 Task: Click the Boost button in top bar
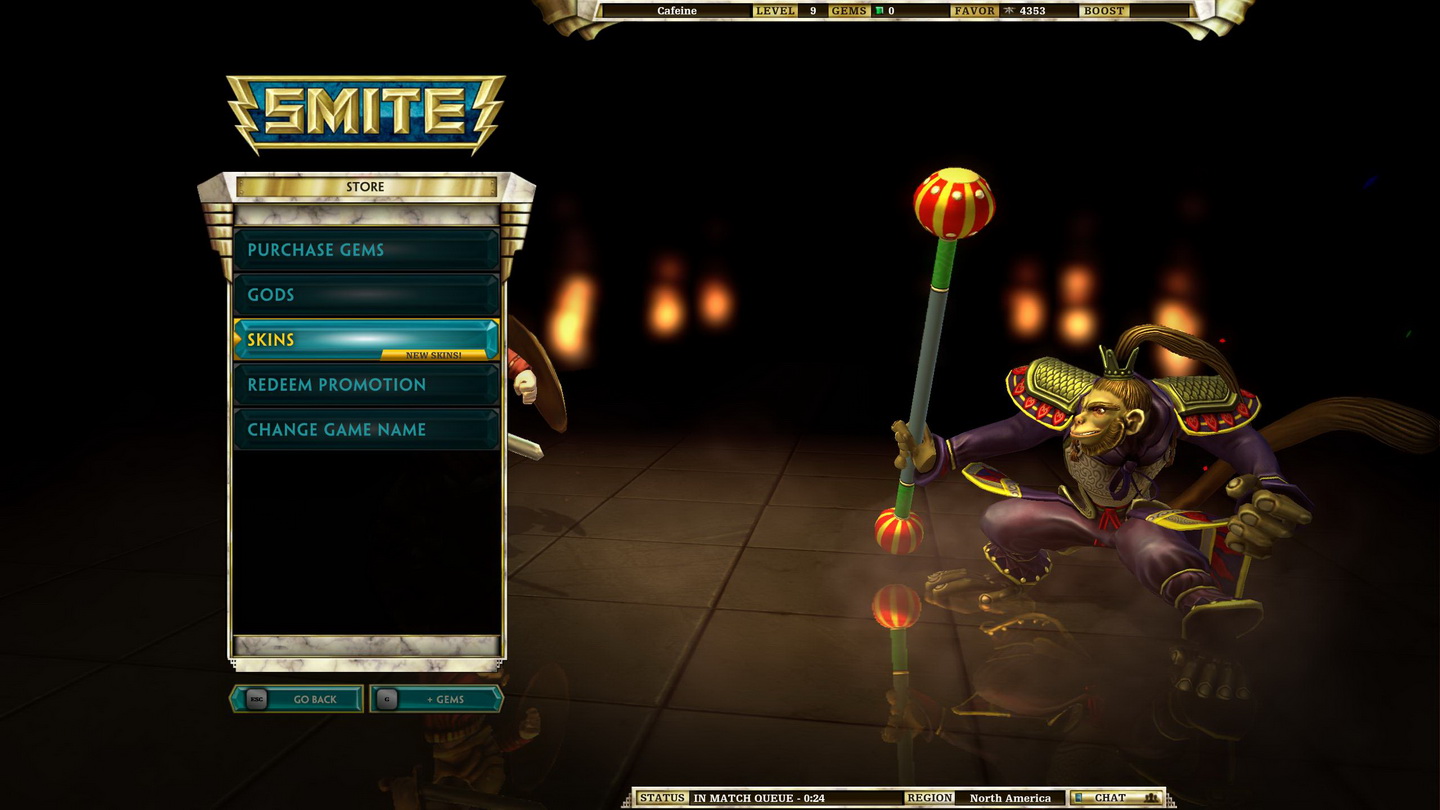pos(1103,11)
